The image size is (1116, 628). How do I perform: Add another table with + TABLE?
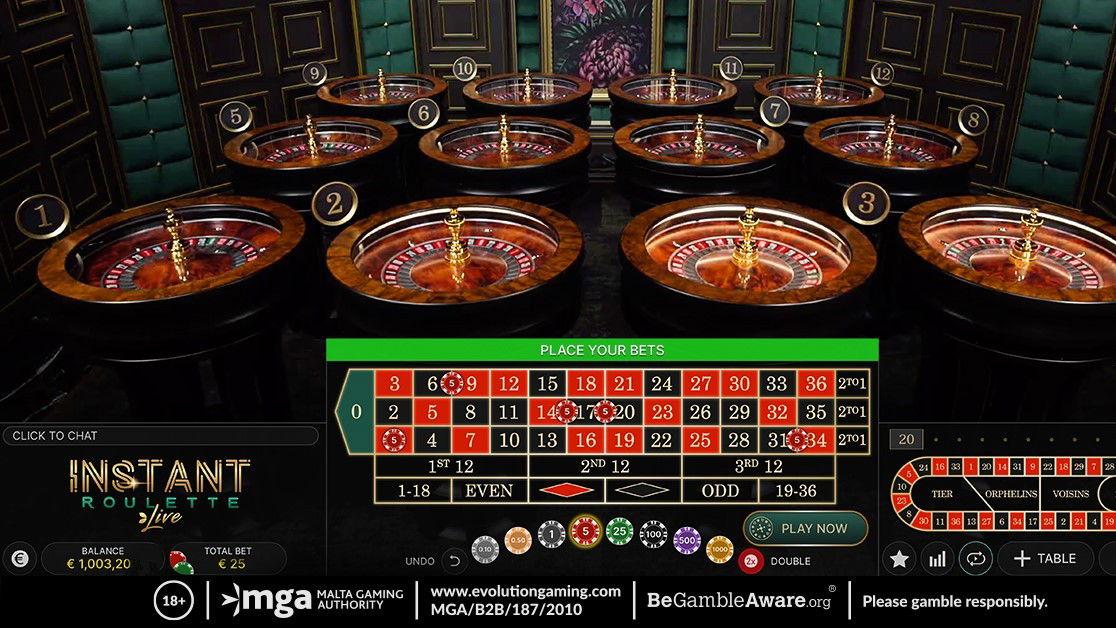click(1044, 559)
